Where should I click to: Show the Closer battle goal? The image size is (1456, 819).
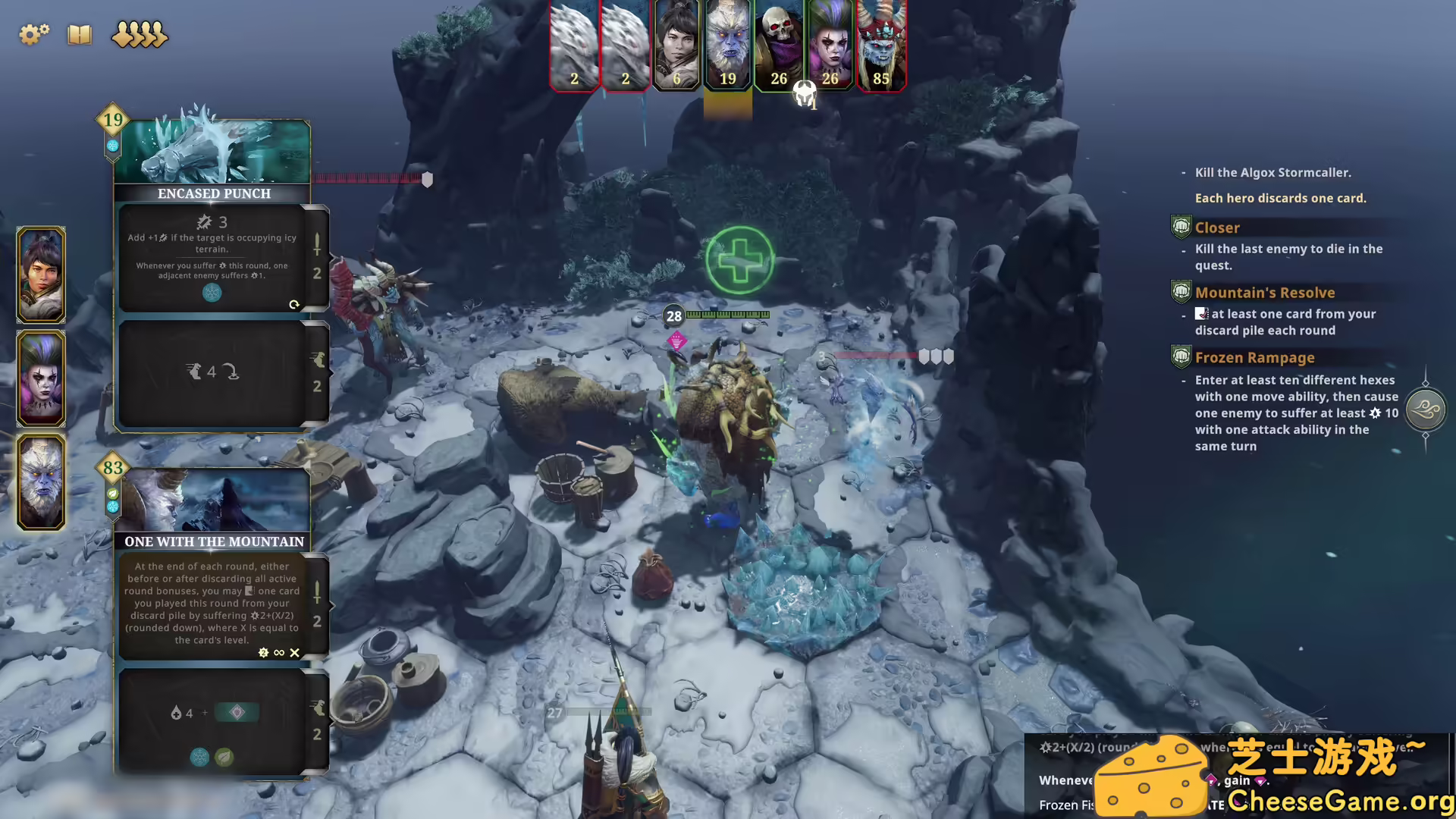(x=1217, y=227)
